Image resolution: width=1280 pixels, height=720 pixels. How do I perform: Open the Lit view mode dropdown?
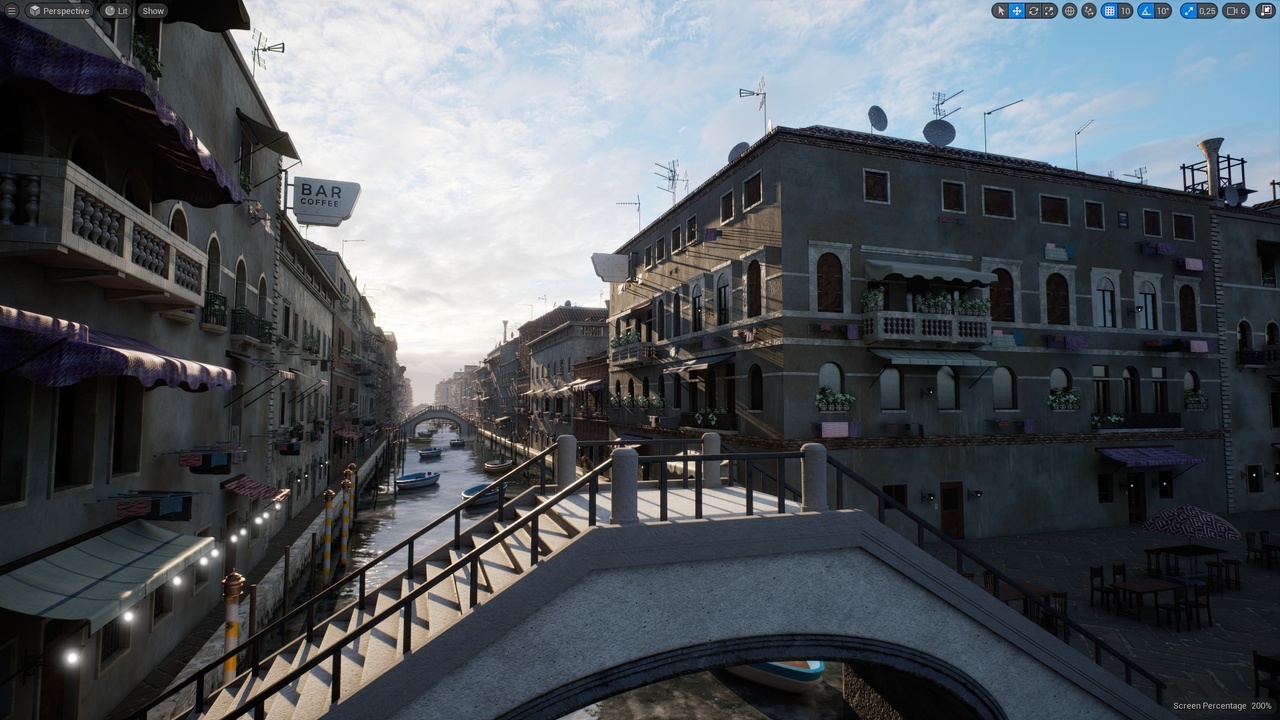[115, 11]
